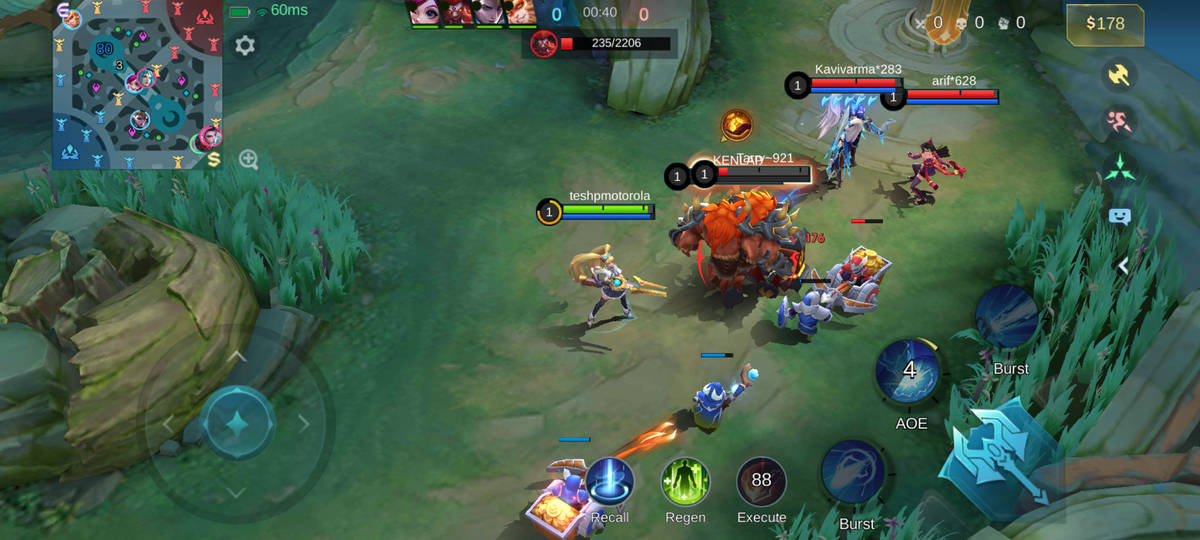Tap the movement joystick center
Screen dimensions: 1200x540
(237, 423)
